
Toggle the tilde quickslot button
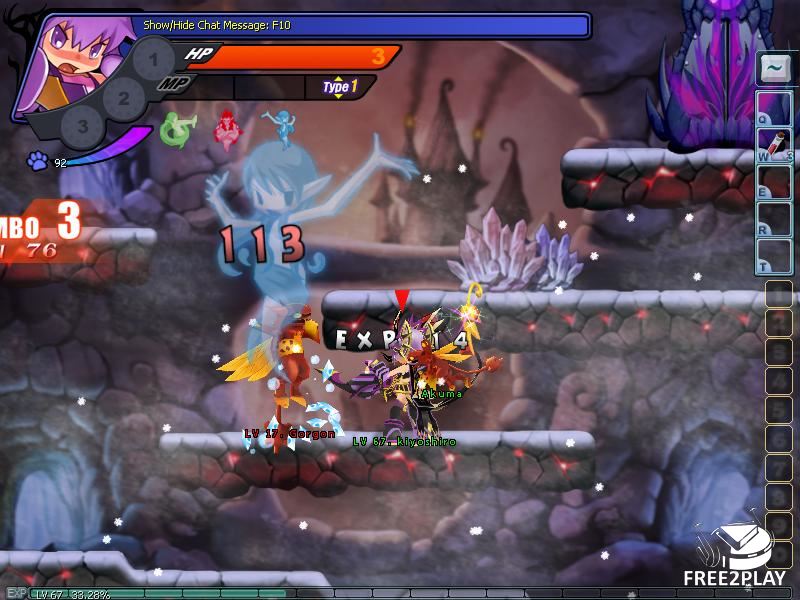[774, 69]
